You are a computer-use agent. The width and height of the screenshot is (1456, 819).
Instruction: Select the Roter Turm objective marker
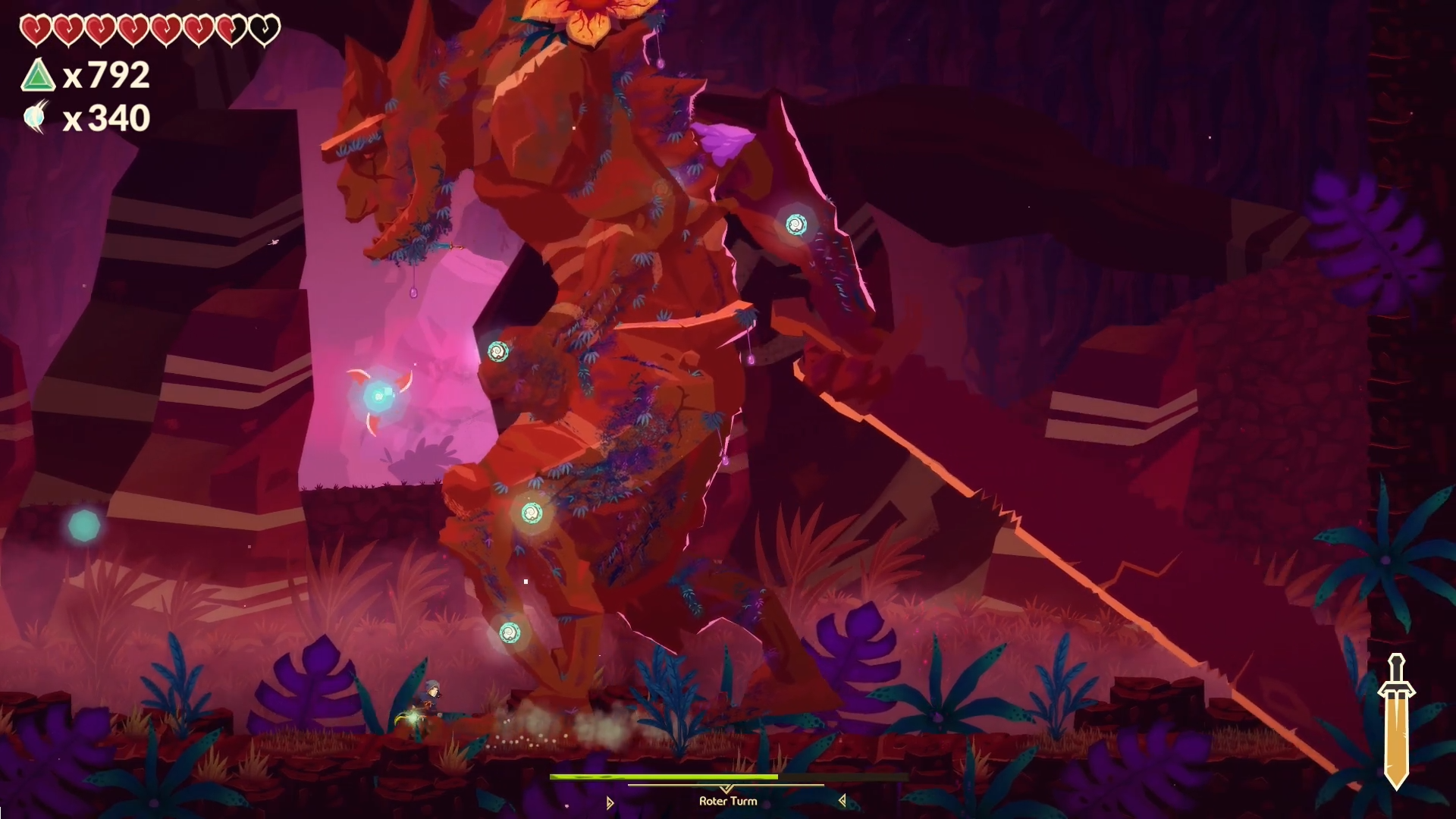726,800
